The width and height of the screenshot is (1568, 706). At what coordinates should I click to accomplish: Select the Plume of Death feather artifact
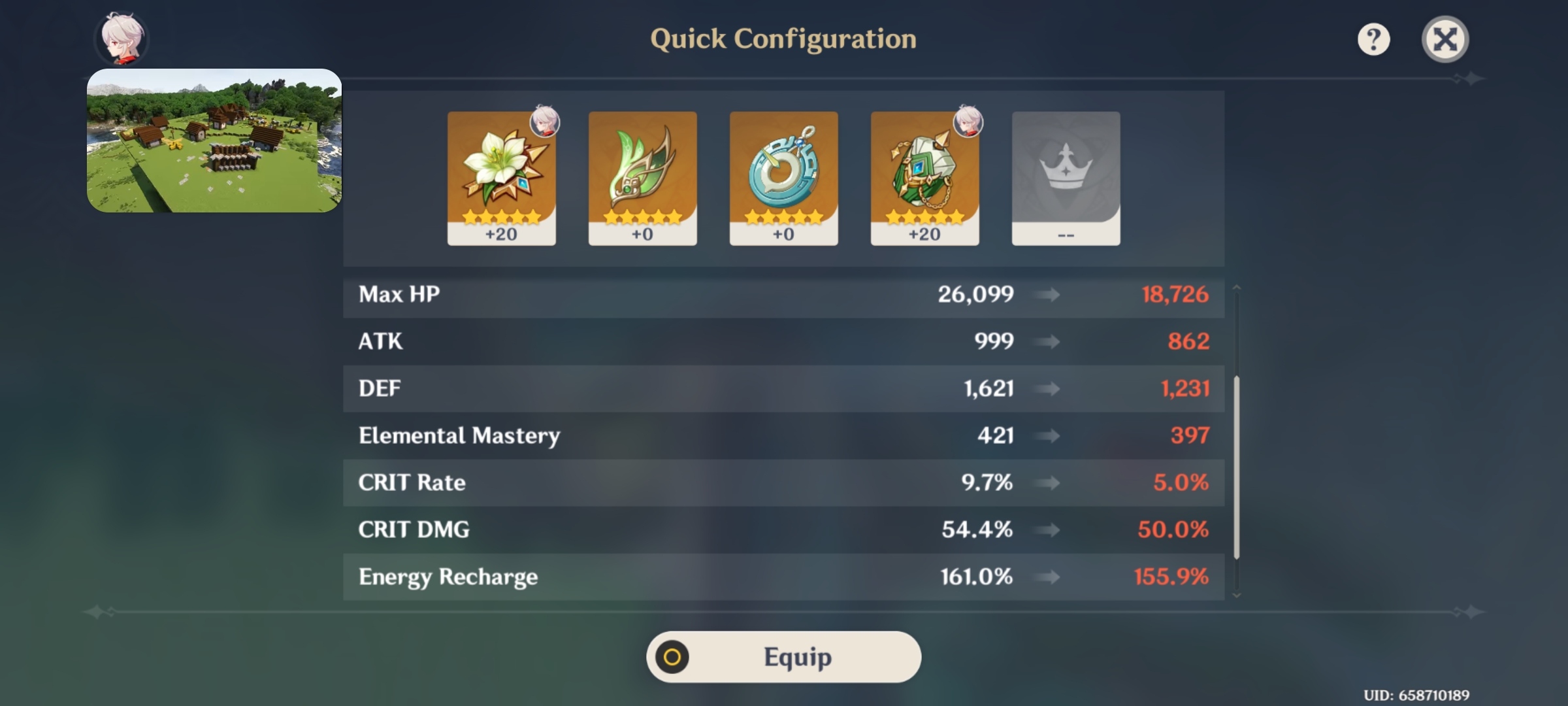[x=642, y=173]
